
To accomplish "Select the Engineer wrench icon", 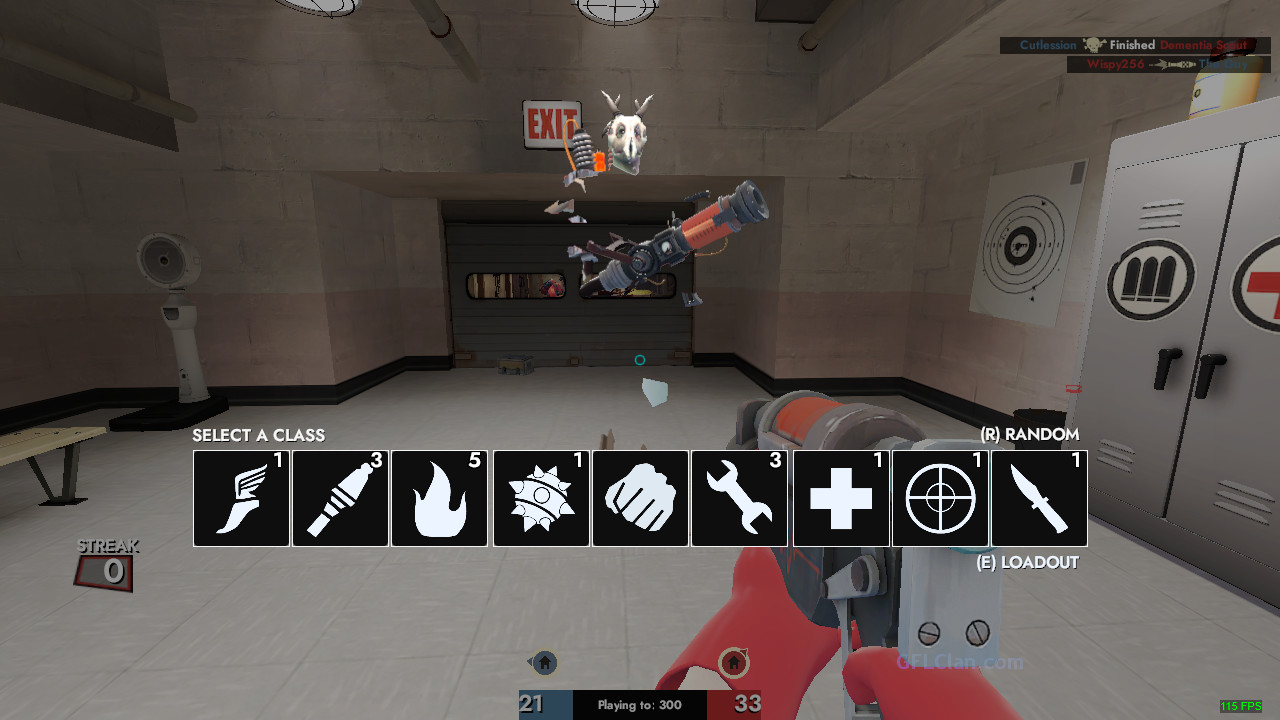I will pyautogui.click(x=739, y=498).
